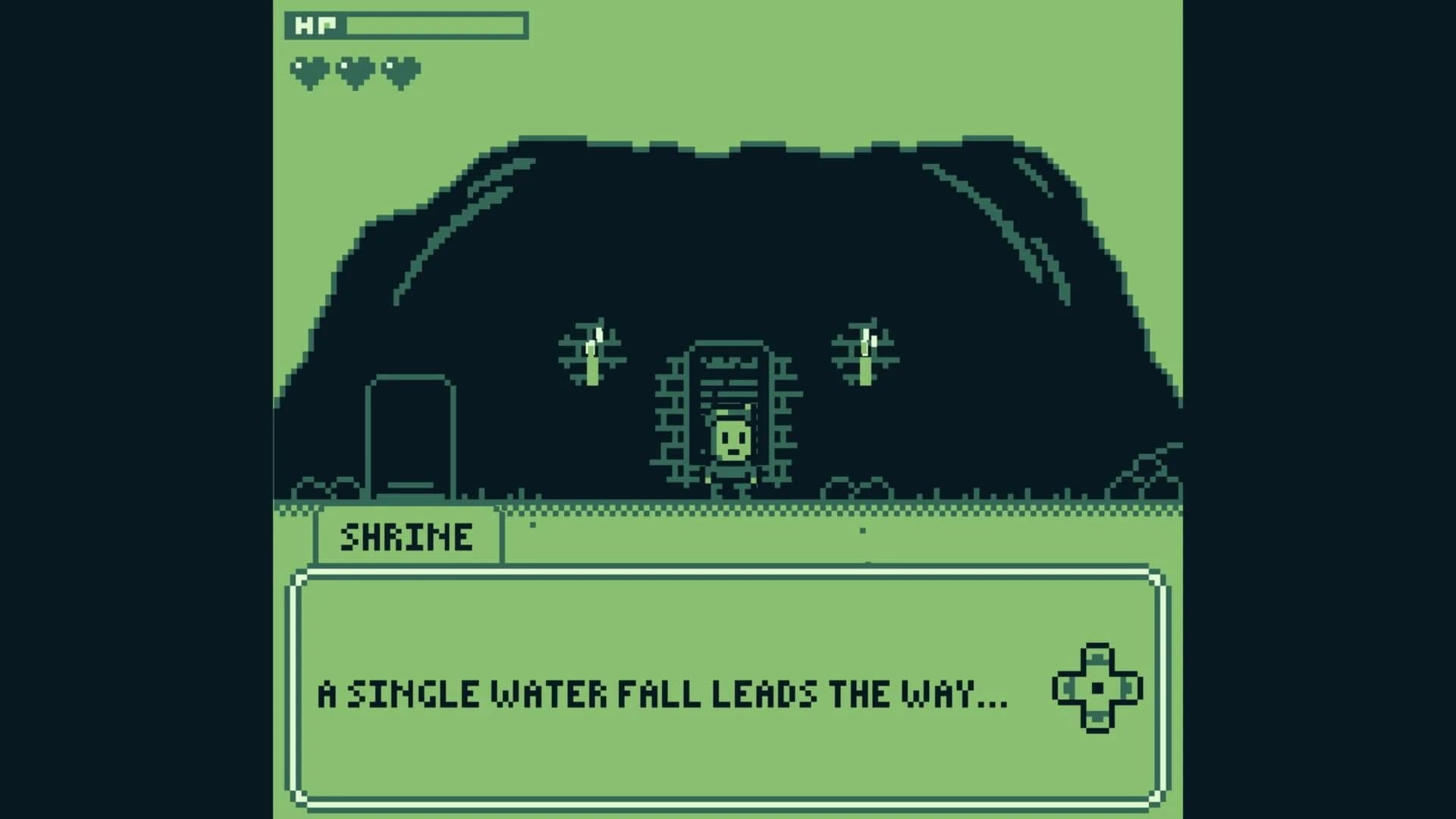
Task: Select the first heart icon
Action: click(x=311, y=70)
